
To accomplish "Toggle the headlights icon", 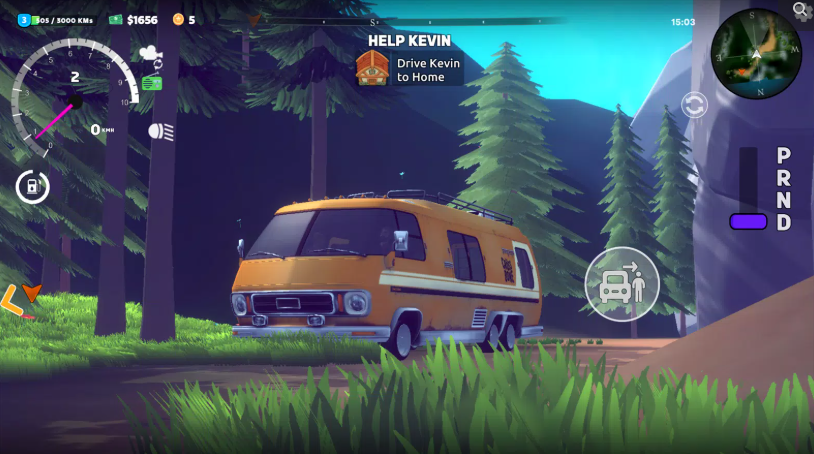I will (x=160, y=131).
